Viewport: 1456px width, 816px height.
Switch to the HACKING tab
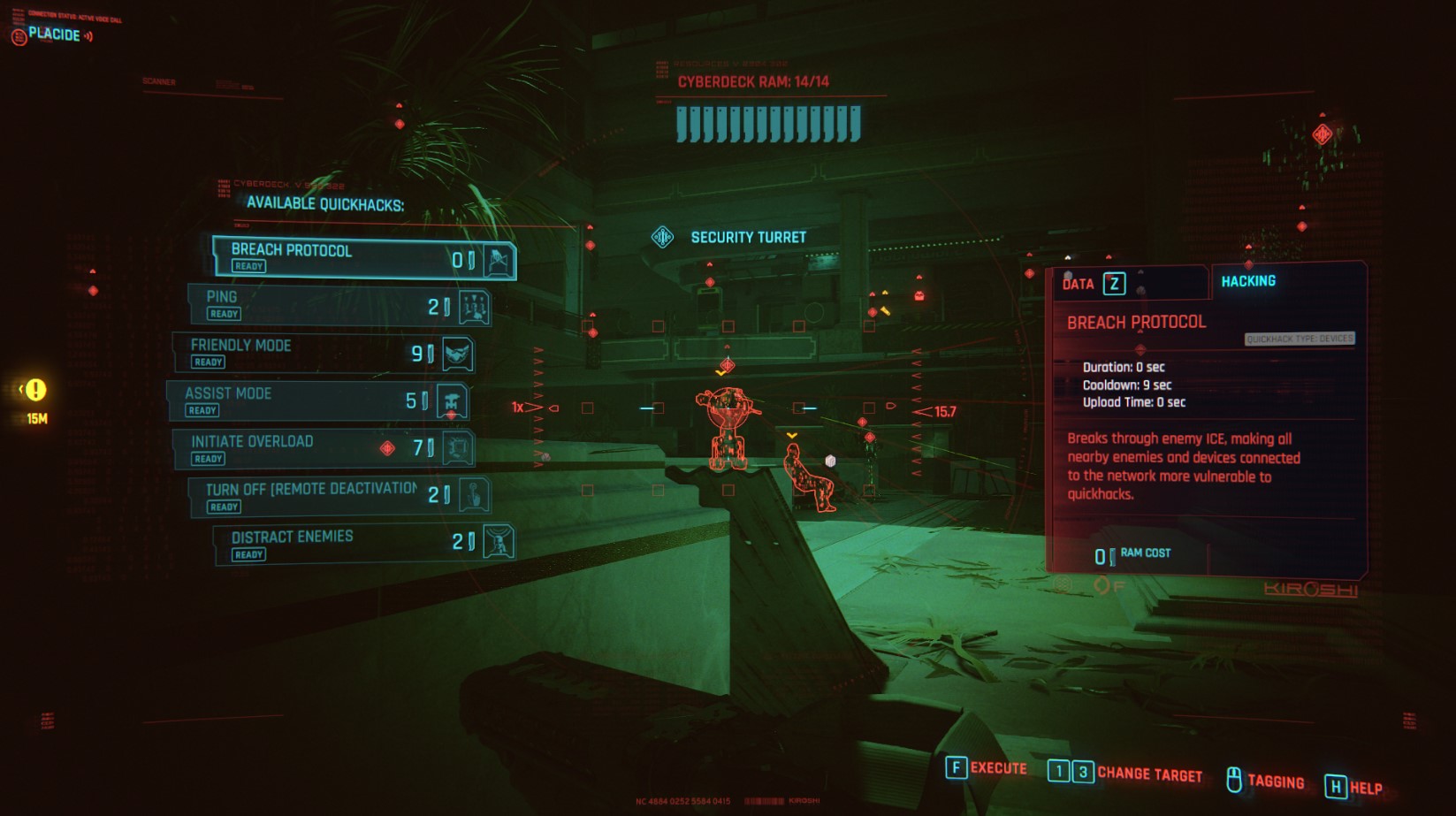pos(1249,280)
